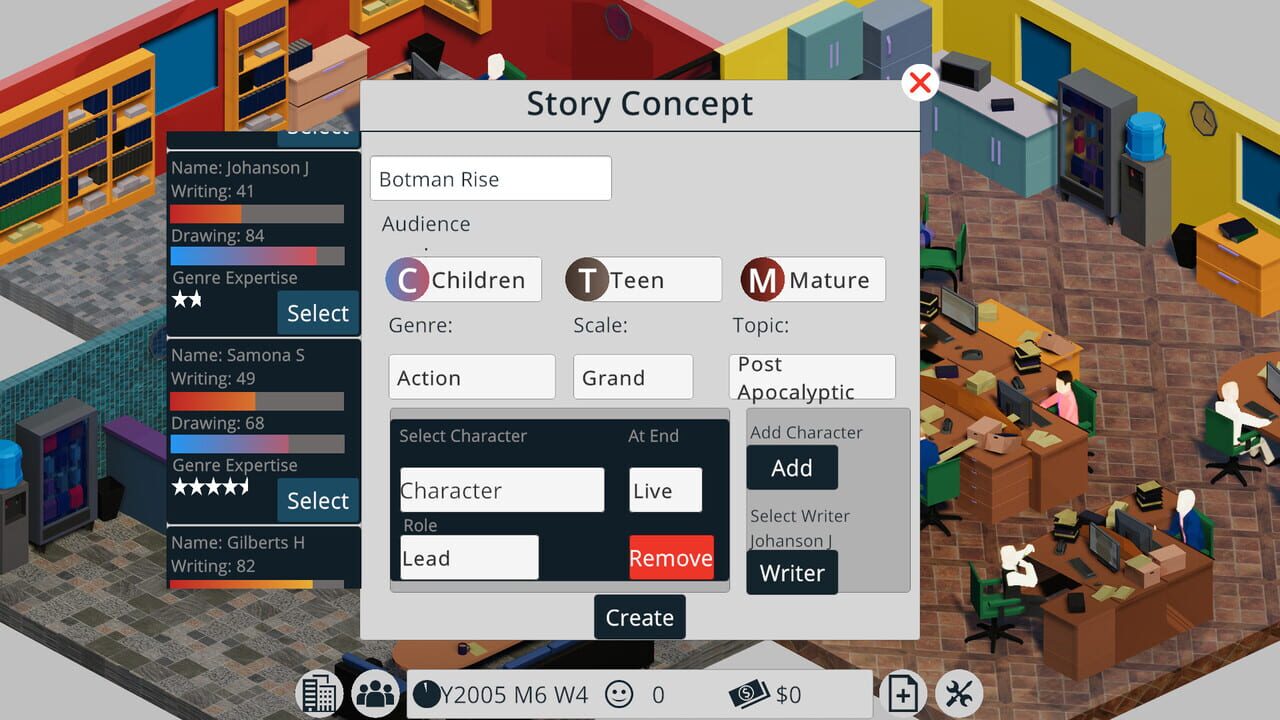Open the staff management people icon

click(375, 692)
